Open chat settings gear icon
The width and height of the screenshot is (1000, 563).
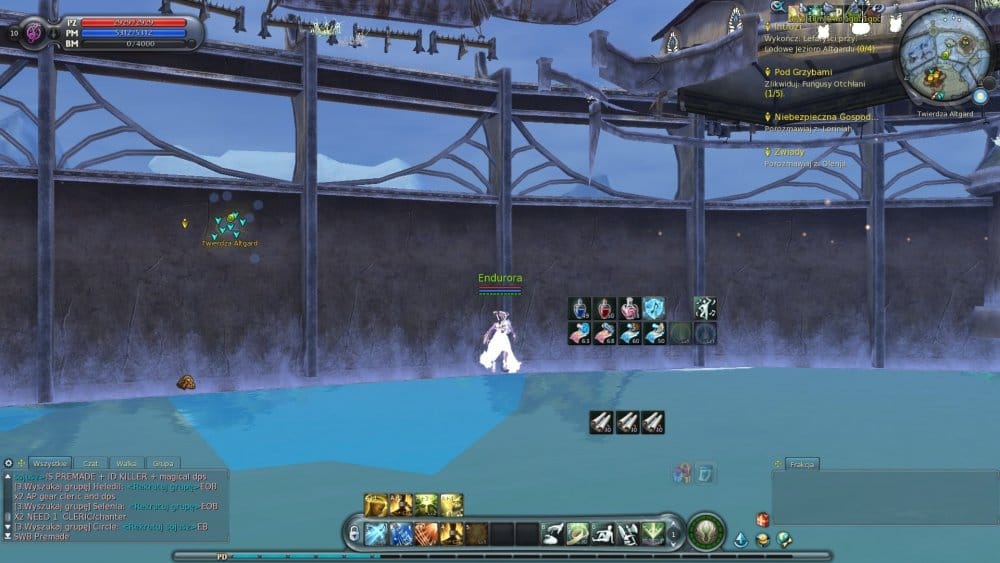coord(9,464)
